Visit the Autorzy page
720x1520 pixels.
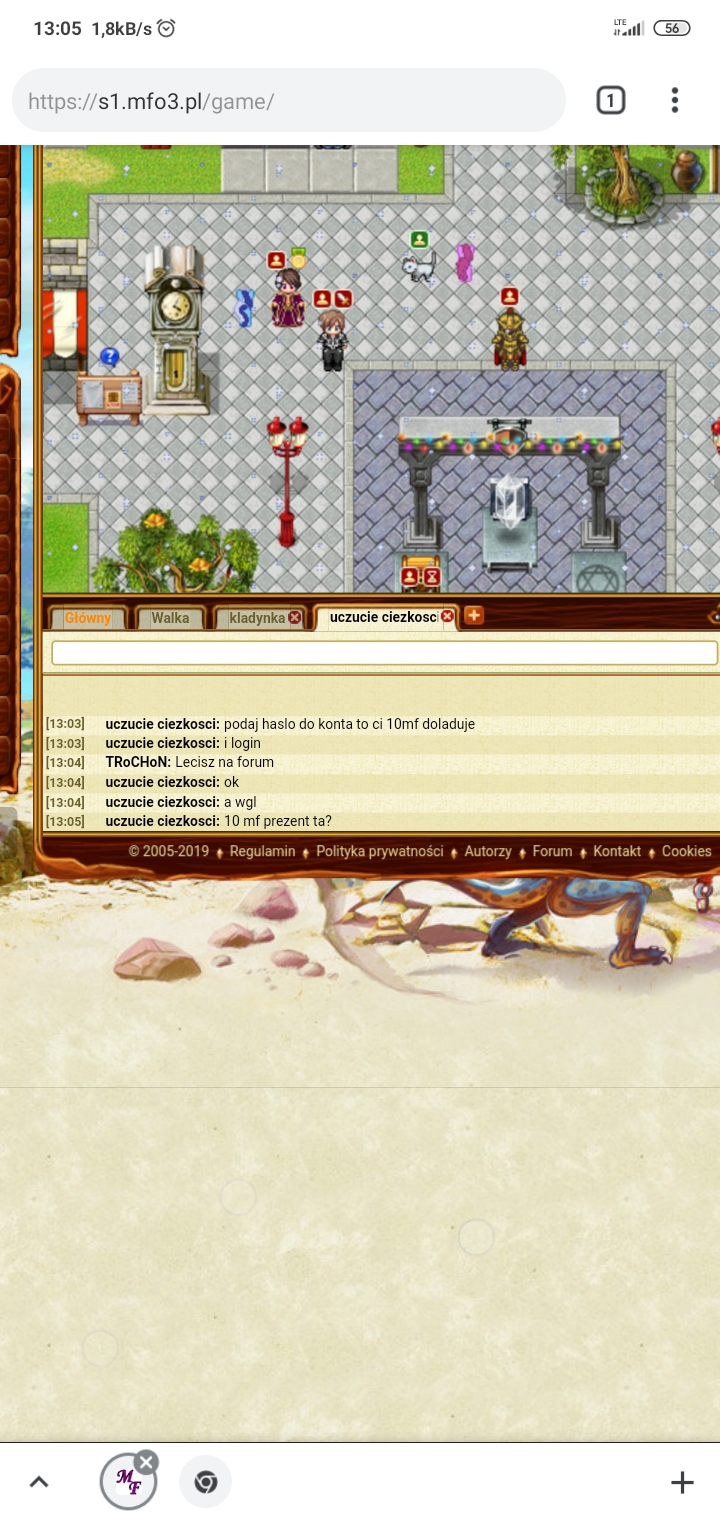(488, 851)
